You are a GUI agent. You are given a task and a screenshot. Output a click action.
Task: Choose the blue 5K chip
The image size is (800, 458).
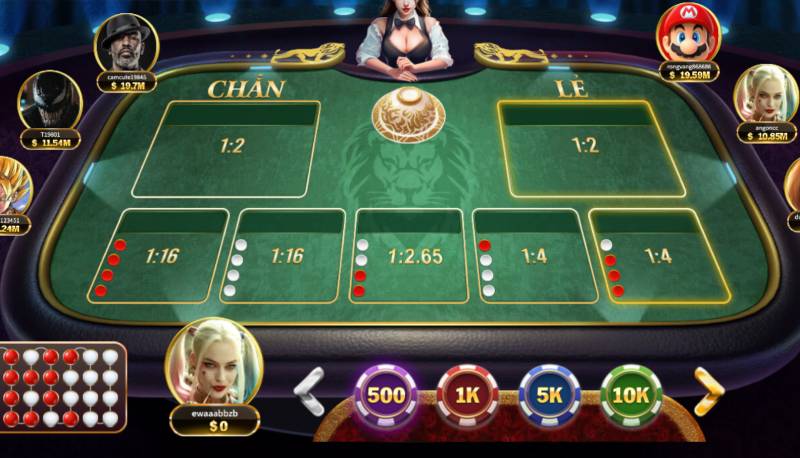pyautogui.click(x=549, y=395)
